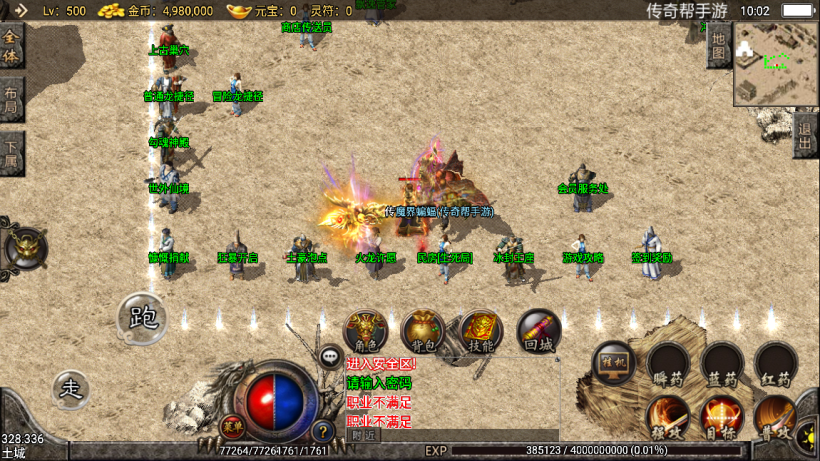
Task: Click the minimap in the corner
Action: pos(775,62)
